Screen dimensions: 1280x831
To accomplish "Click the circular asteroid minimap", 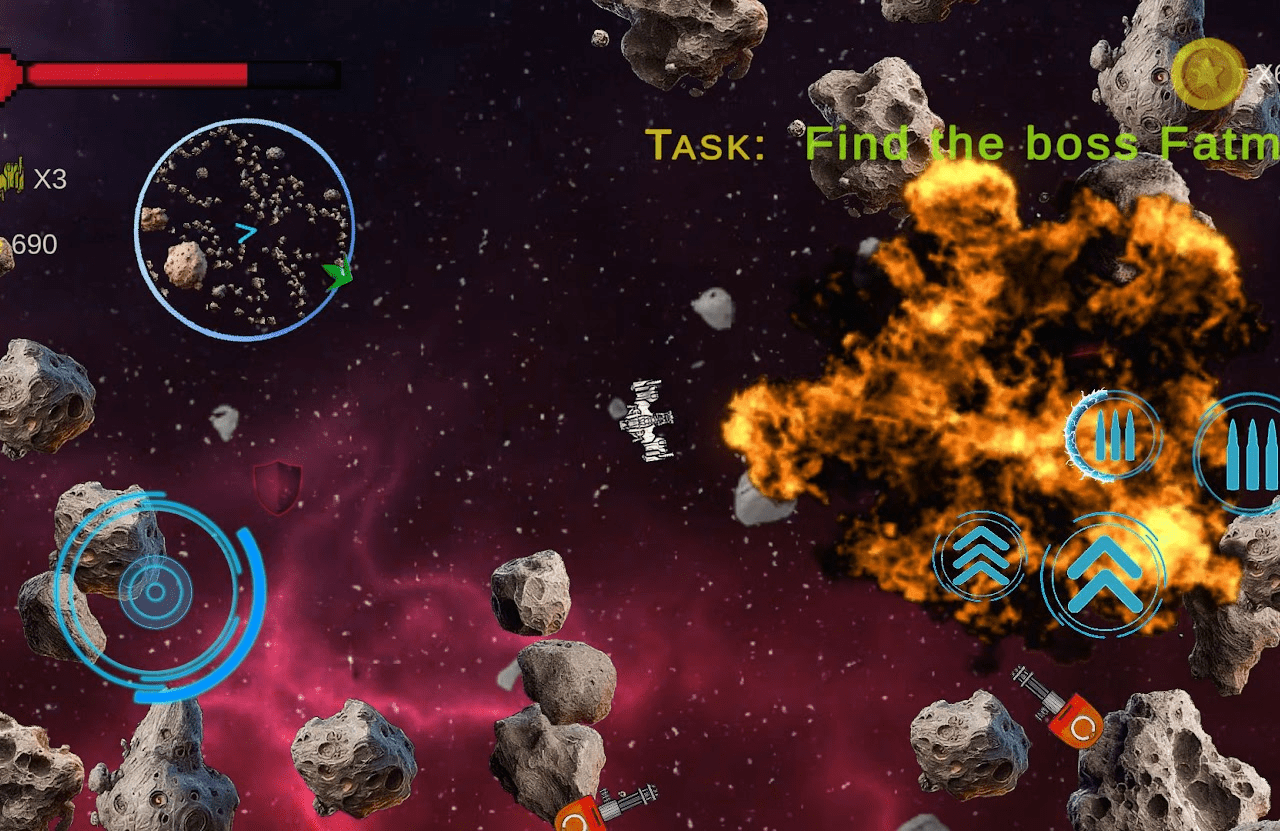I will [244, 230].
